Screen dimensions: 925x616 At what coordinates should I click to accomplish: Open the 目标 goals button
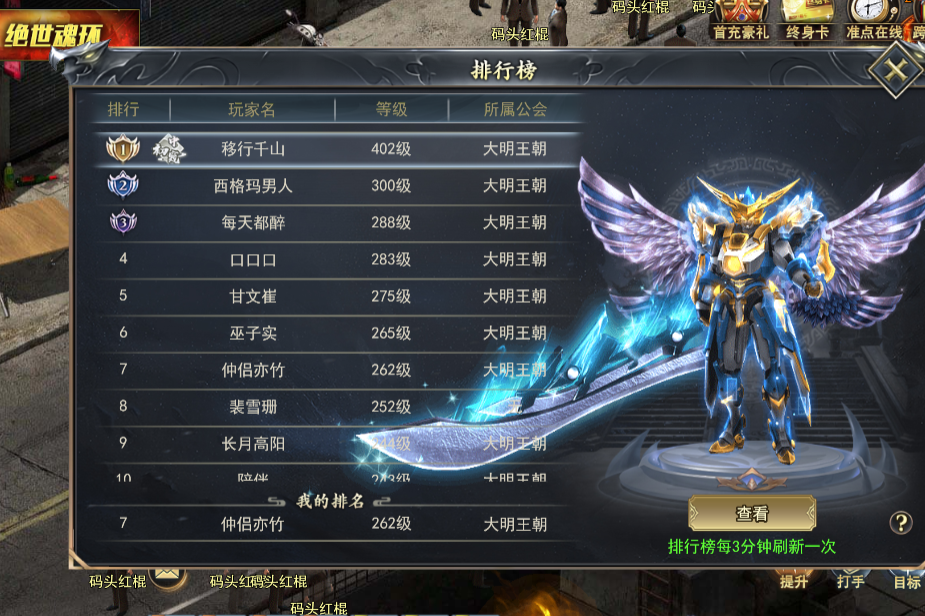[x=906, y=580]
